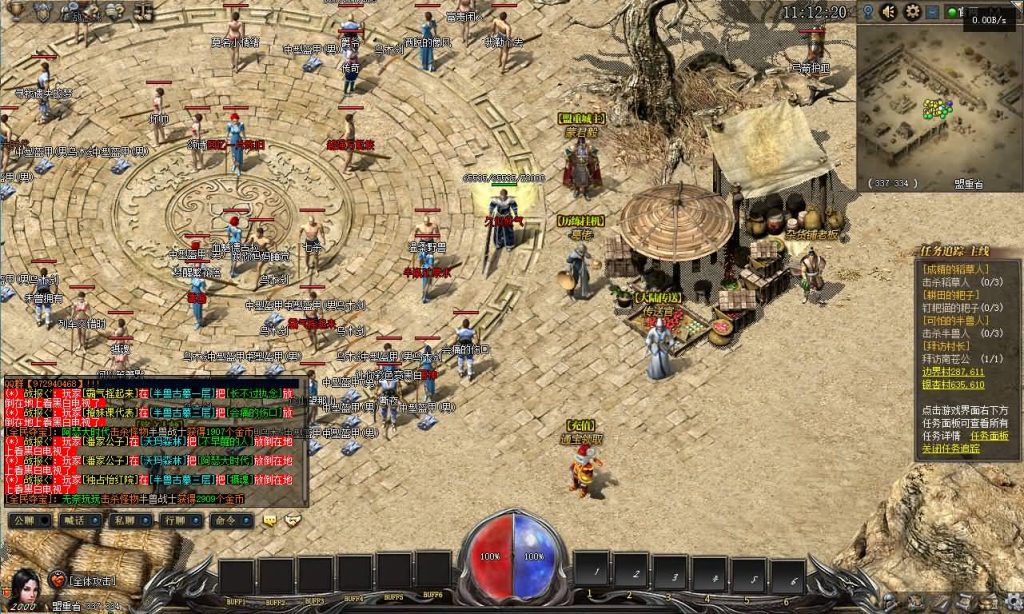Viewport: 1024px width, 614px height.
Task: Select quick slot number 1
Action: click(x=592, y=574)
